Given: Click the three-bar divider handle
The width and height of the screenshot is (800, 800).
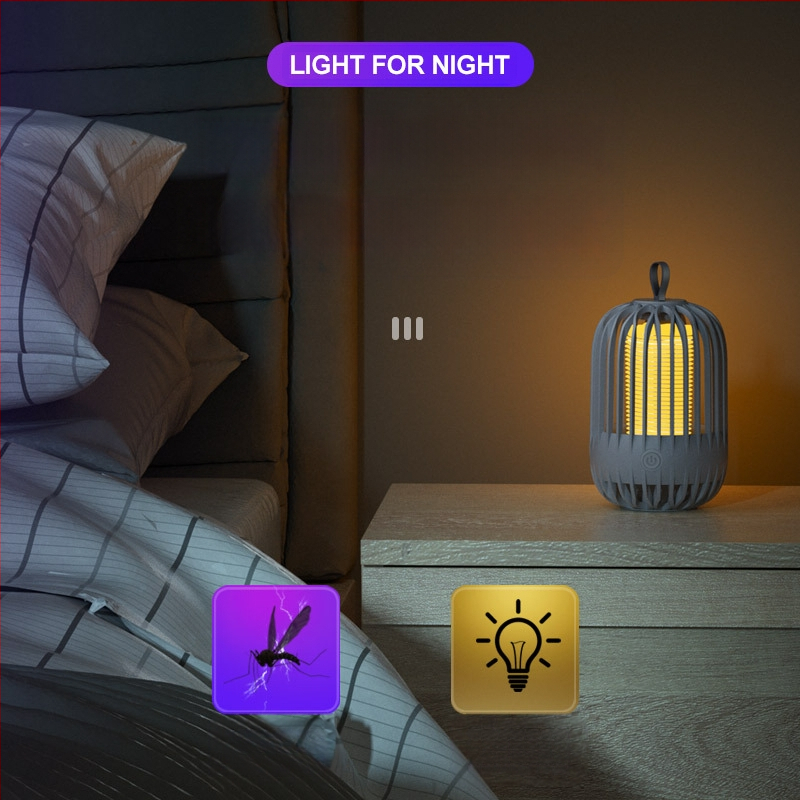Looking at the screenshot, I should click(x=407, y=329).
